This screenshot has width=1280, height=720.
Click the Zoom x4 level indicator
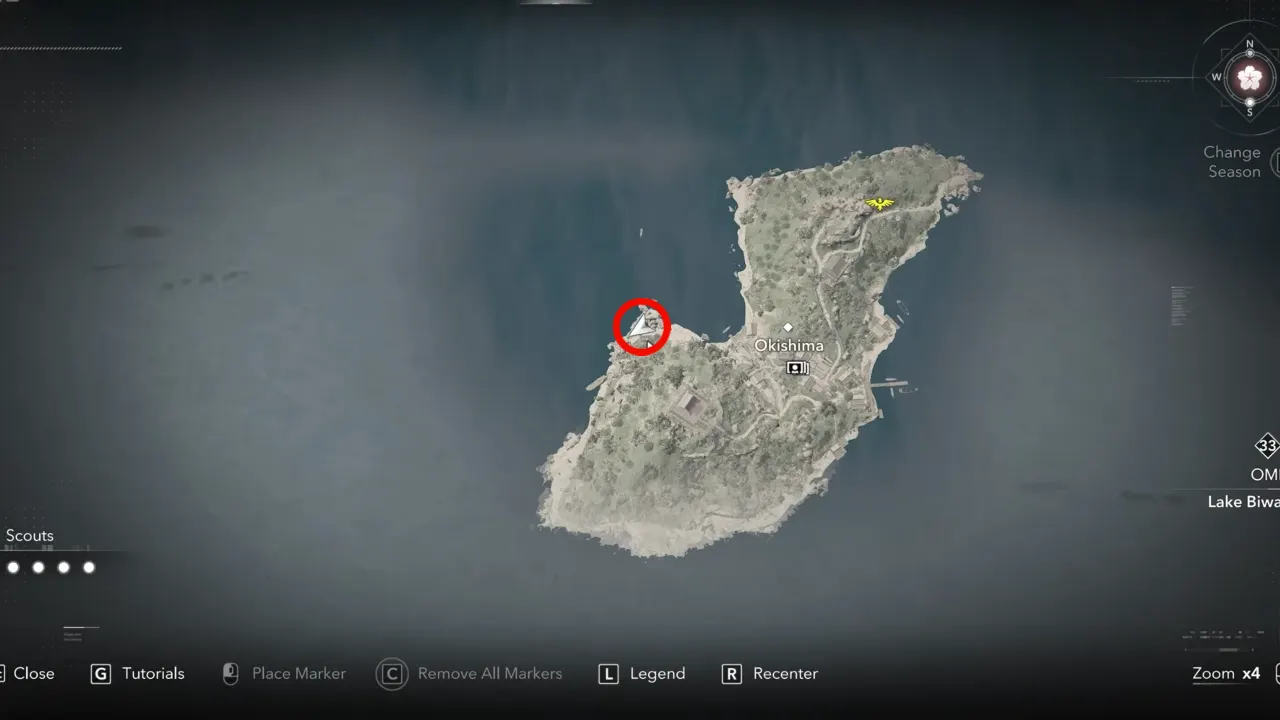[x=1225, y=674]
